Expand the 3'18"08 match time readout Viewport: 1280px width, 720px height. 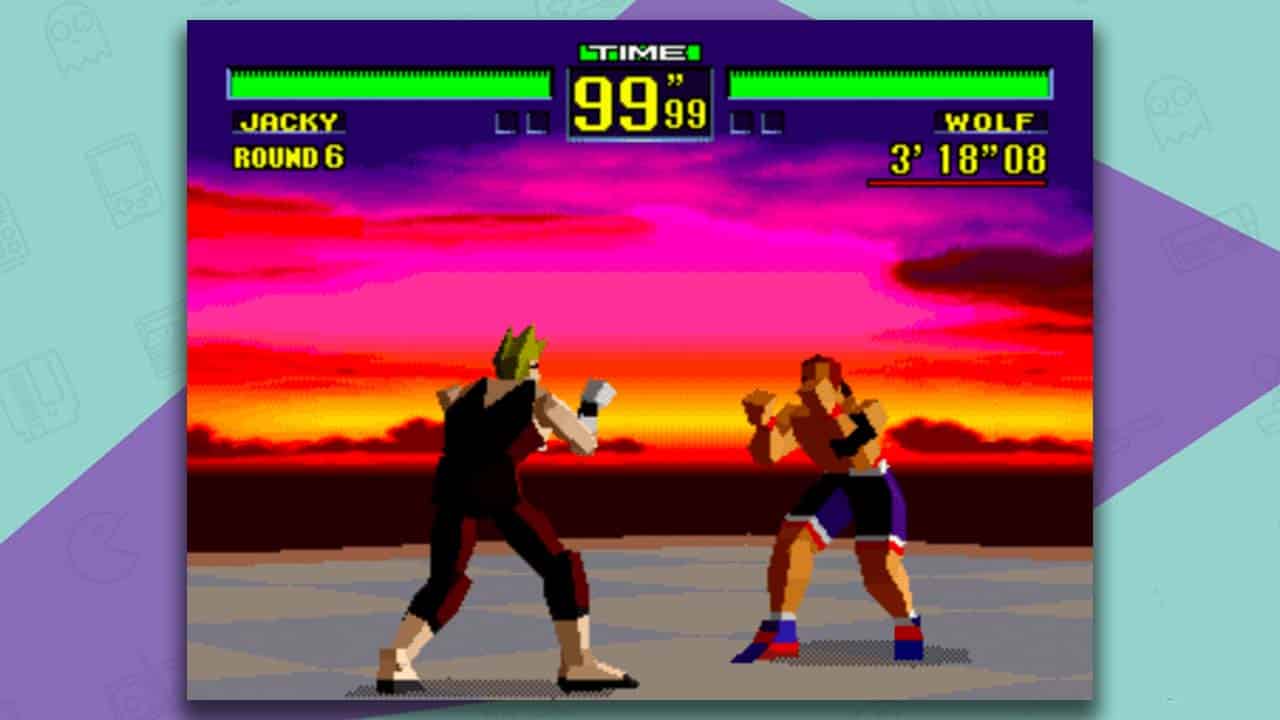[968, 157]
